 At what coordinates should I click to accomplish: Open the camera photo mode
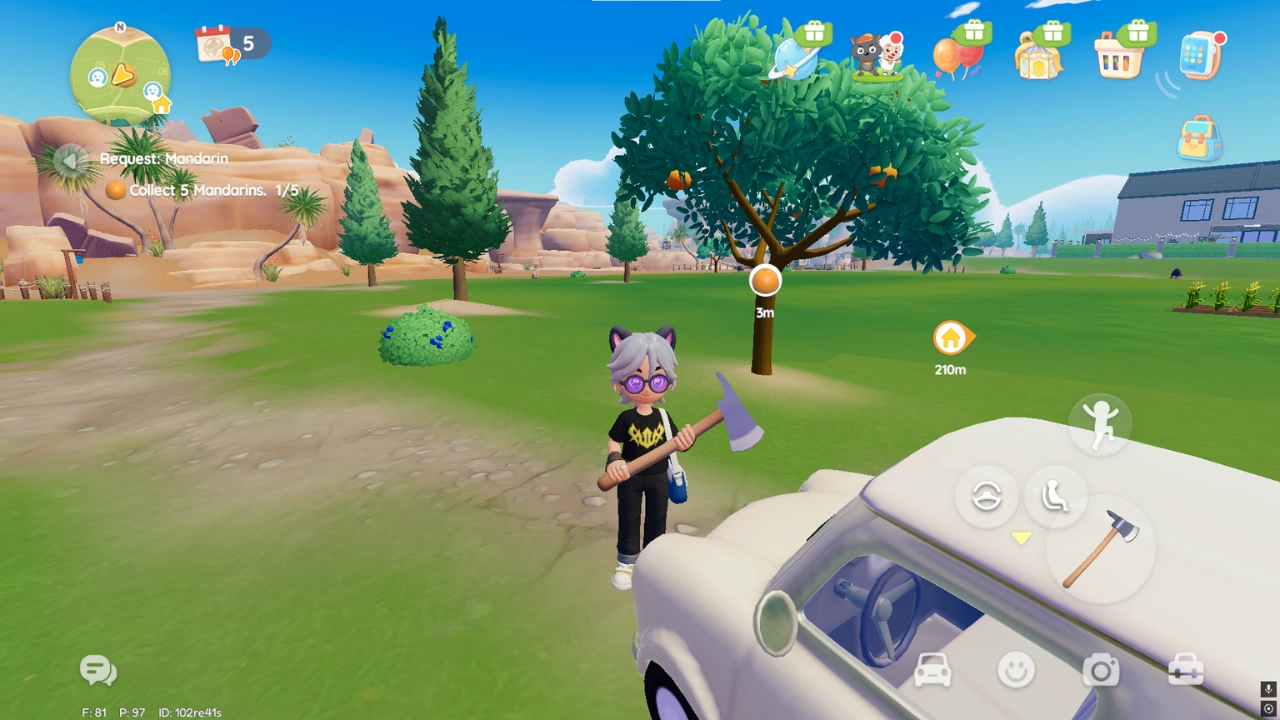tap(1101, 670)
